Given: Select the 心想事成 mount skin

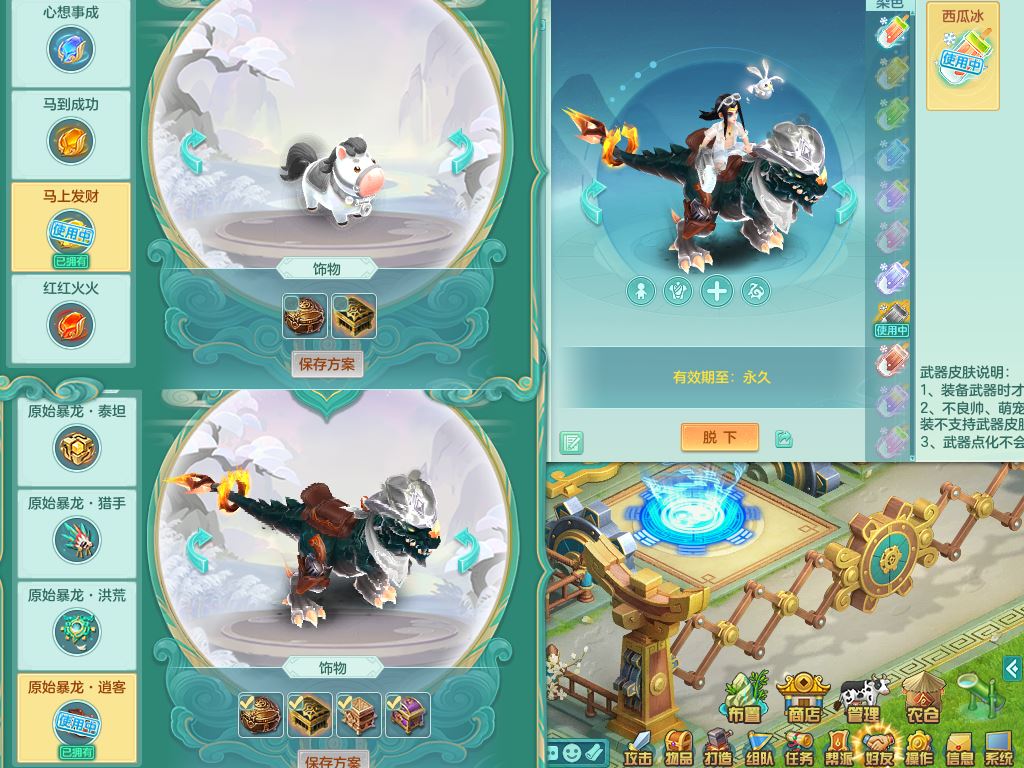Looking at the screenshot, I should click(x=71, y=47).
